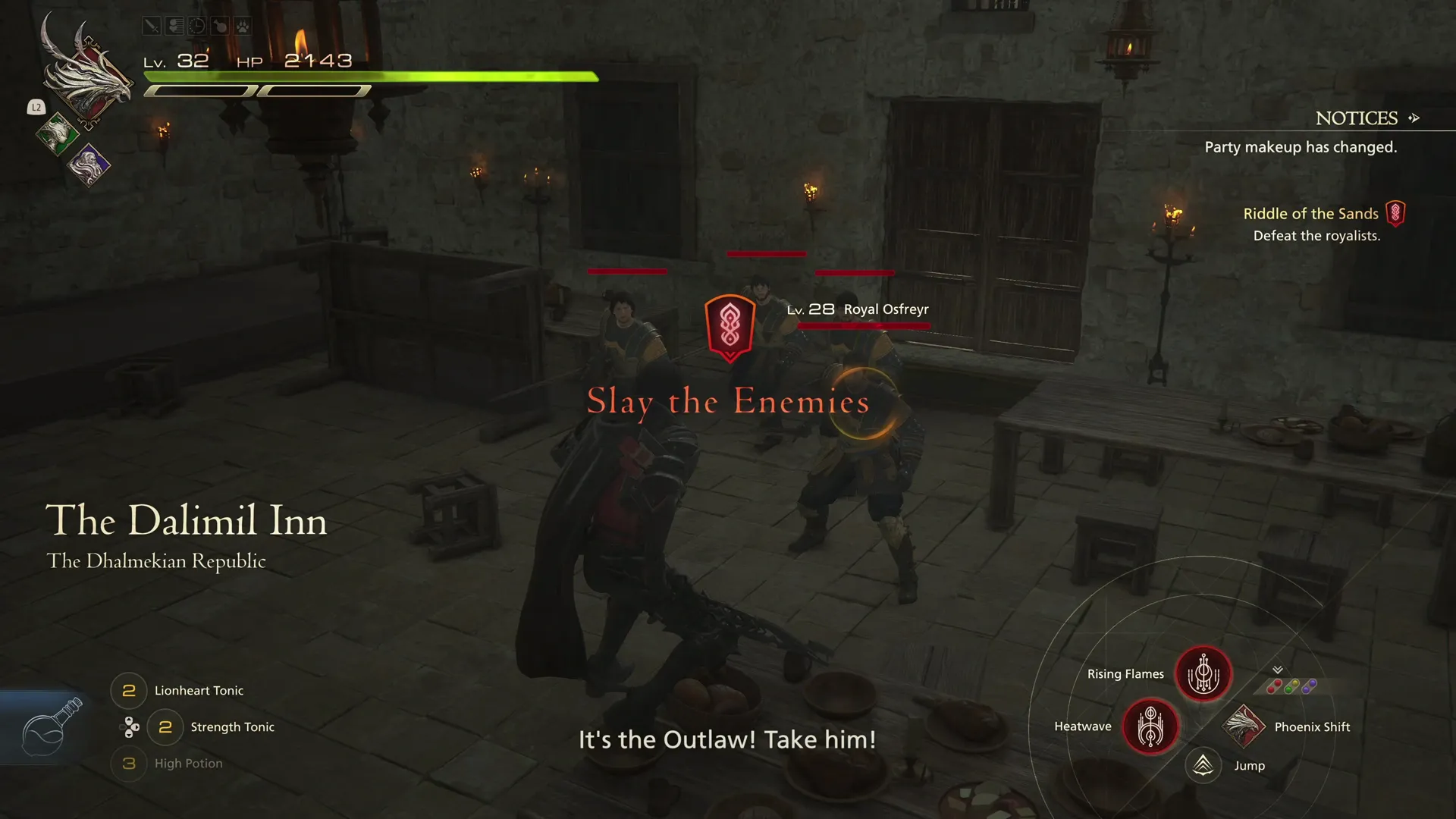Click the paw status icon for Torgal
Screen dimensions: 1456x819
[243, 25]
